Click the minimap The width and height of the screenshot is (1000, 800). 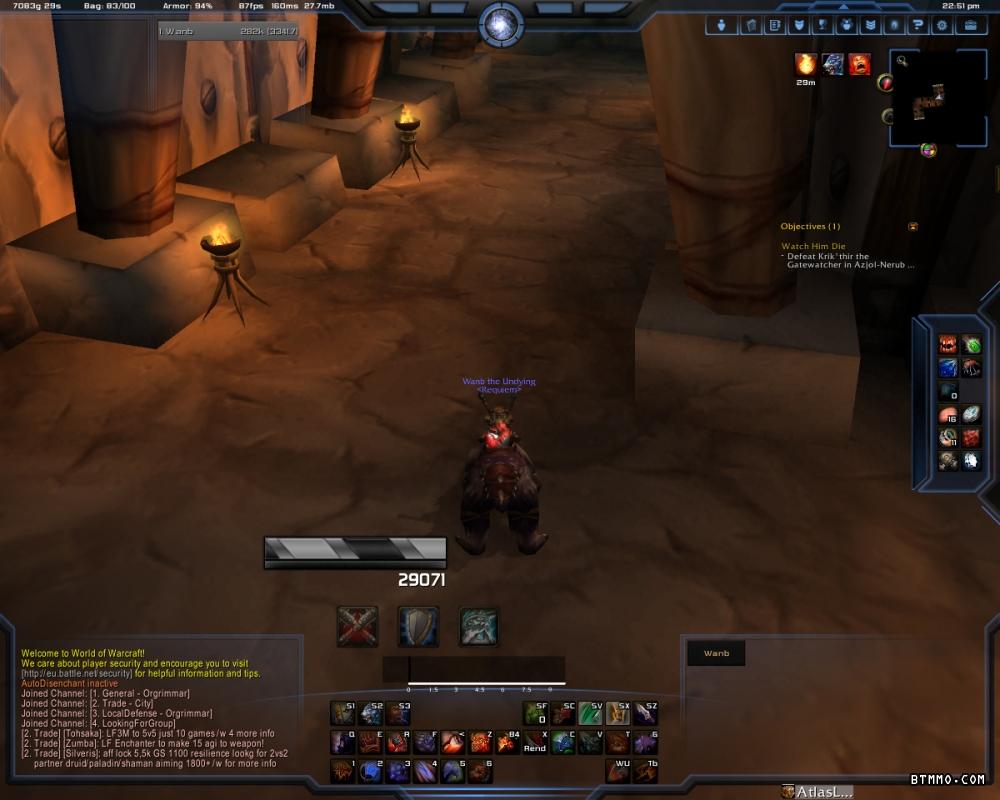(x=938, y=99)
